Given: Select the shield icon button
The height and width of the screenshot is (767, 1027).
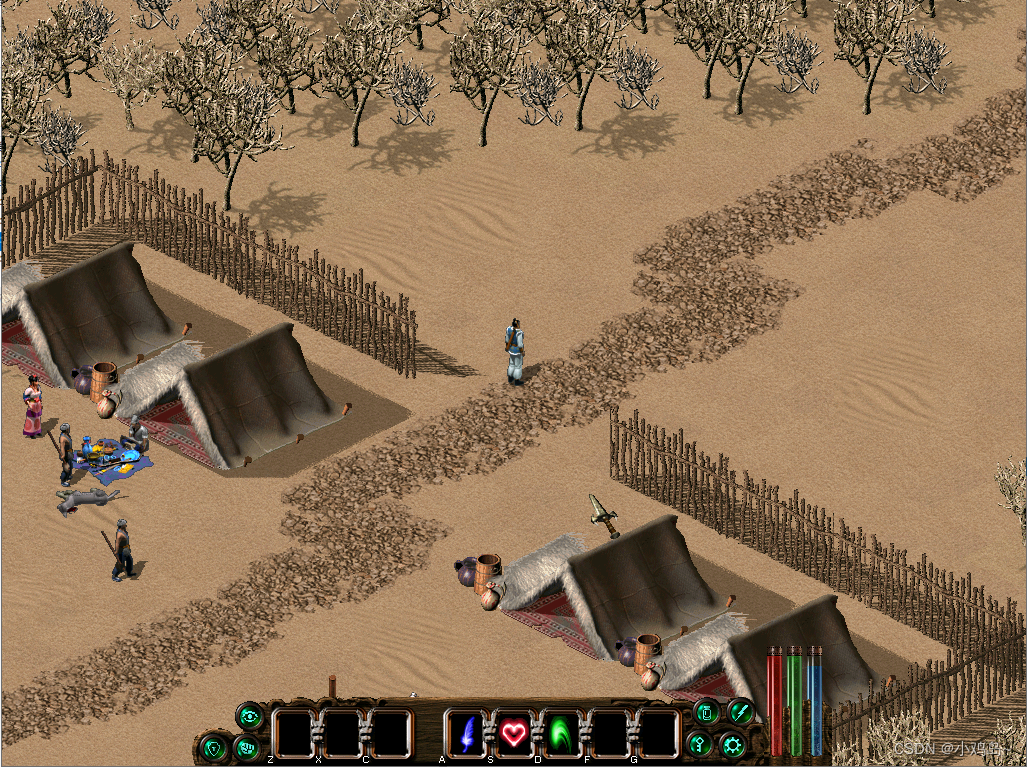Looking at the screenshot, I should (x=213, y=746).
